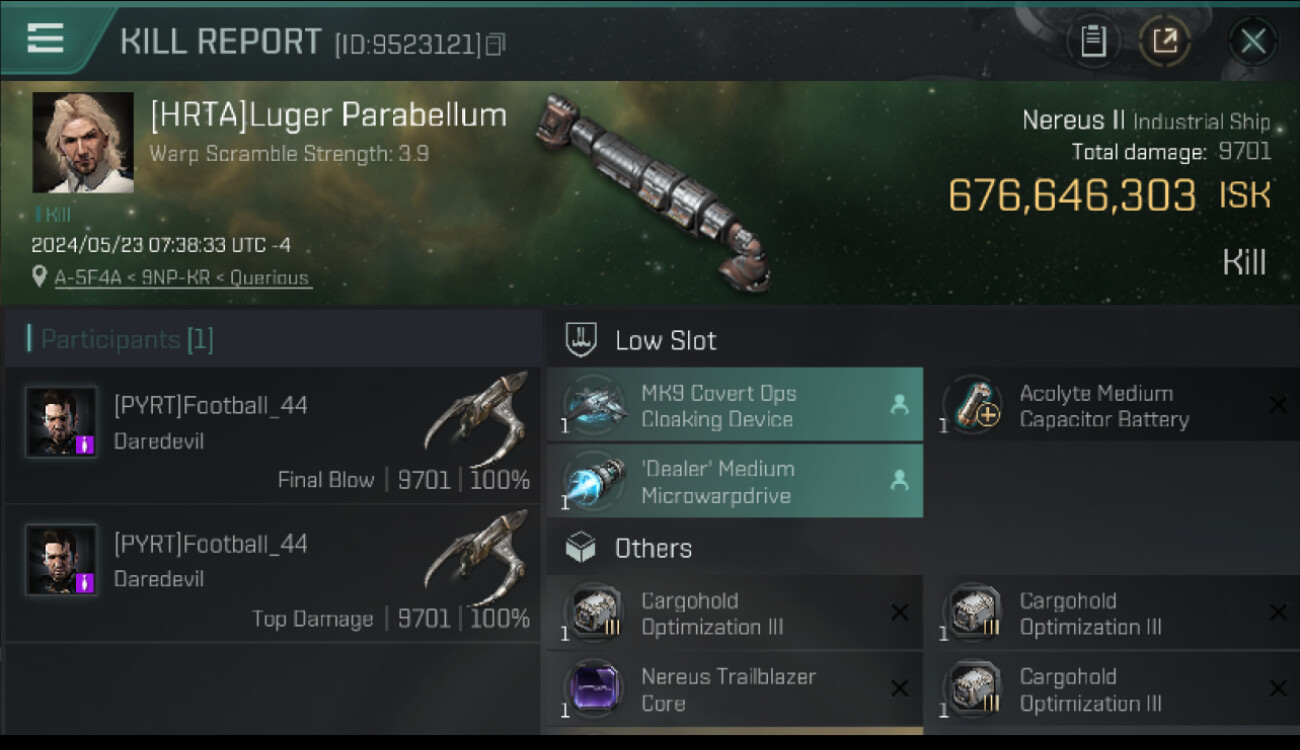The height and width of the screenshot is (750, 1300).
Task: Close the kill report window
Action: (1252, 42)
